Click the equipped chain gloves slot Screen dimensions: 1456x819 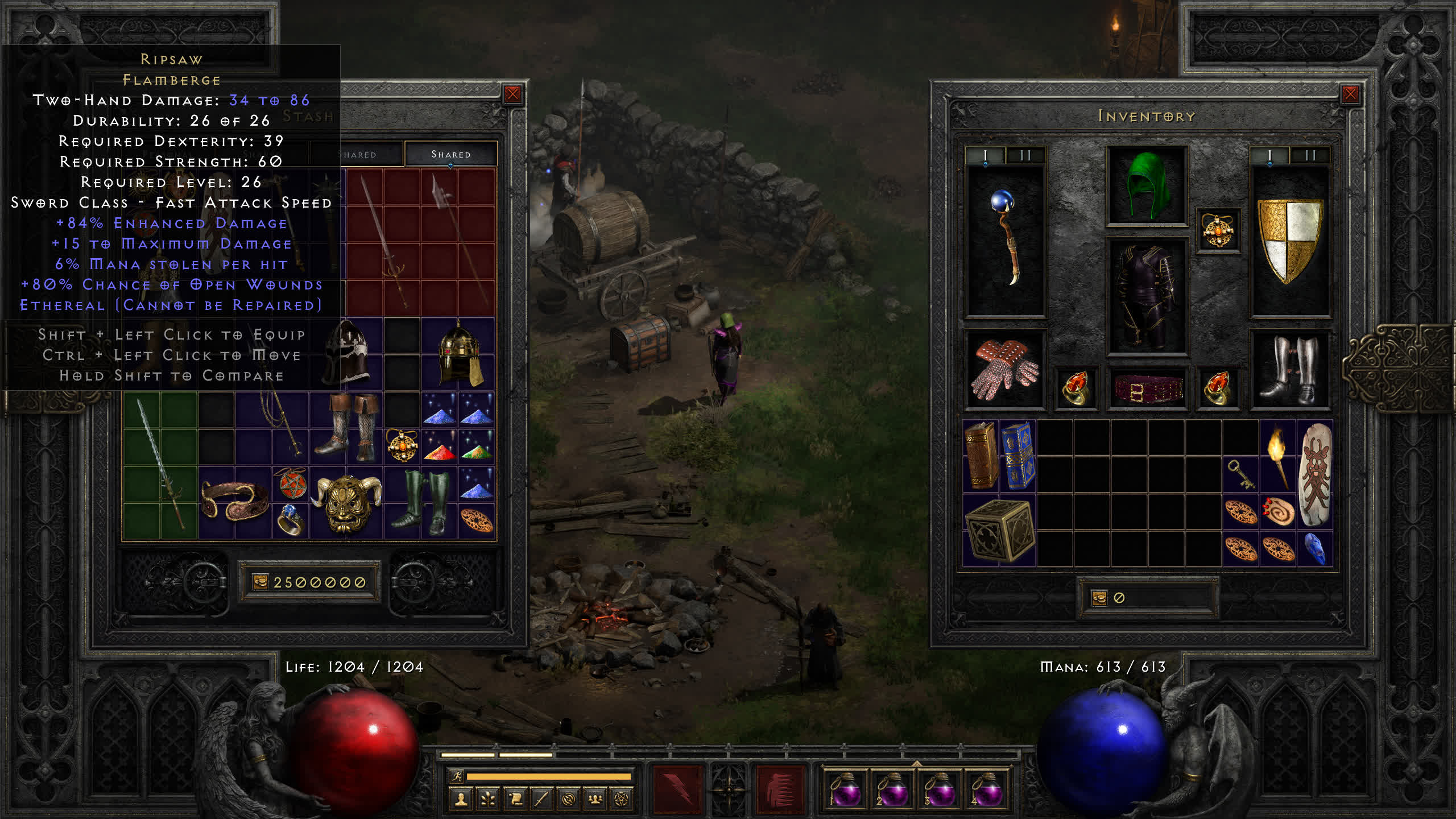click(1005, 369)
